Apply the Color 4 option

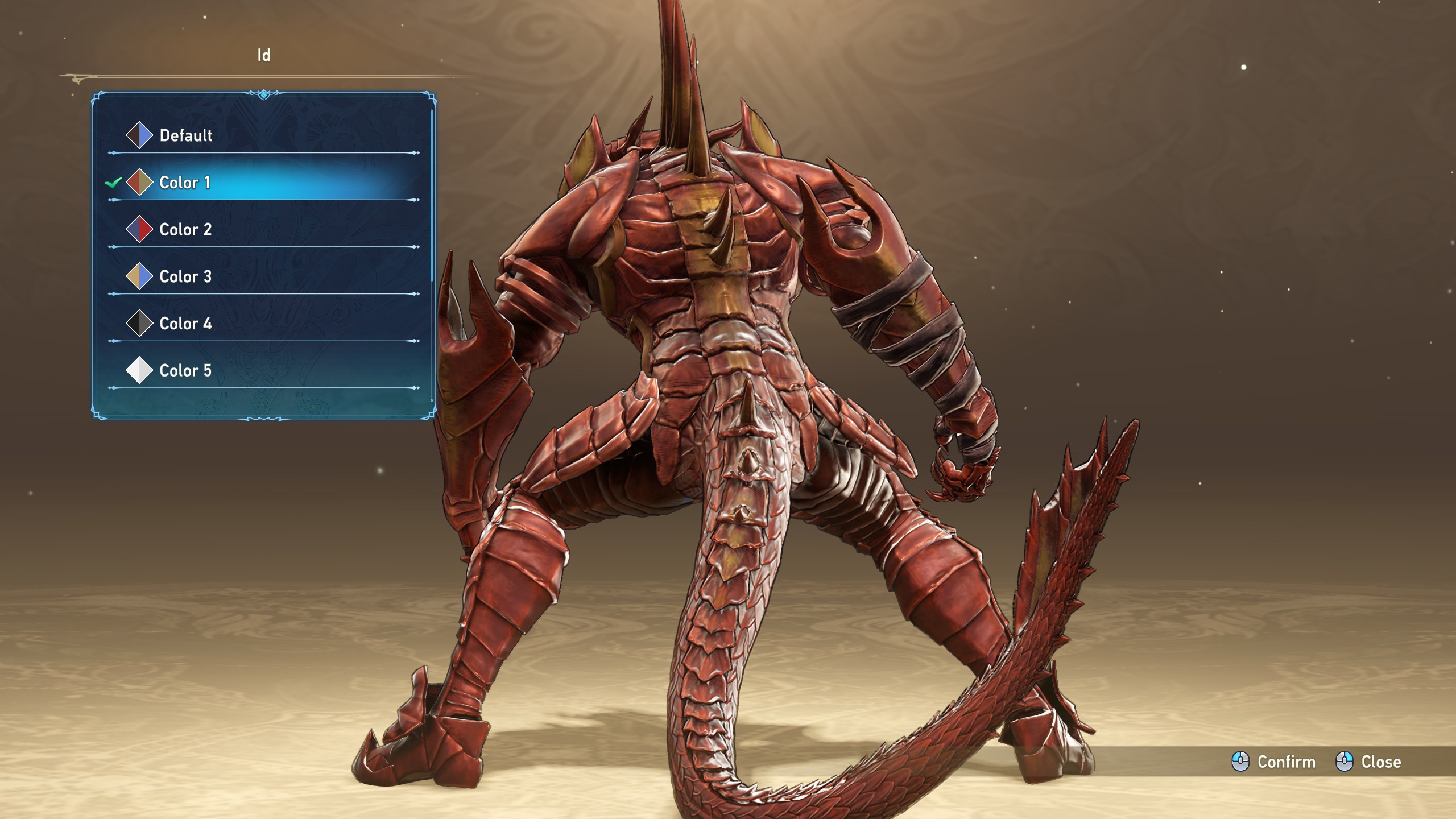pos(185,324)
